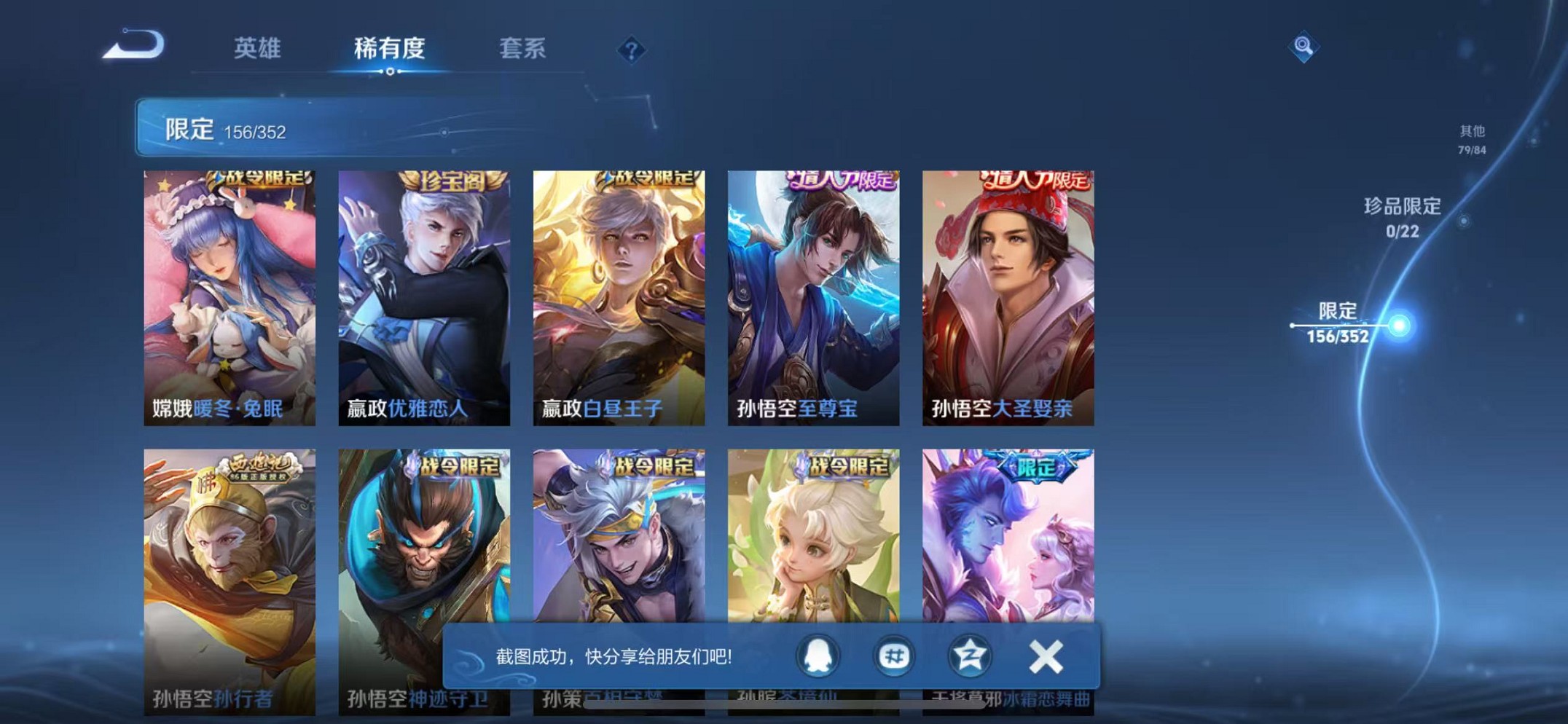Switch to the 套系 tab

pyautogui.click(x=524, y=47)
